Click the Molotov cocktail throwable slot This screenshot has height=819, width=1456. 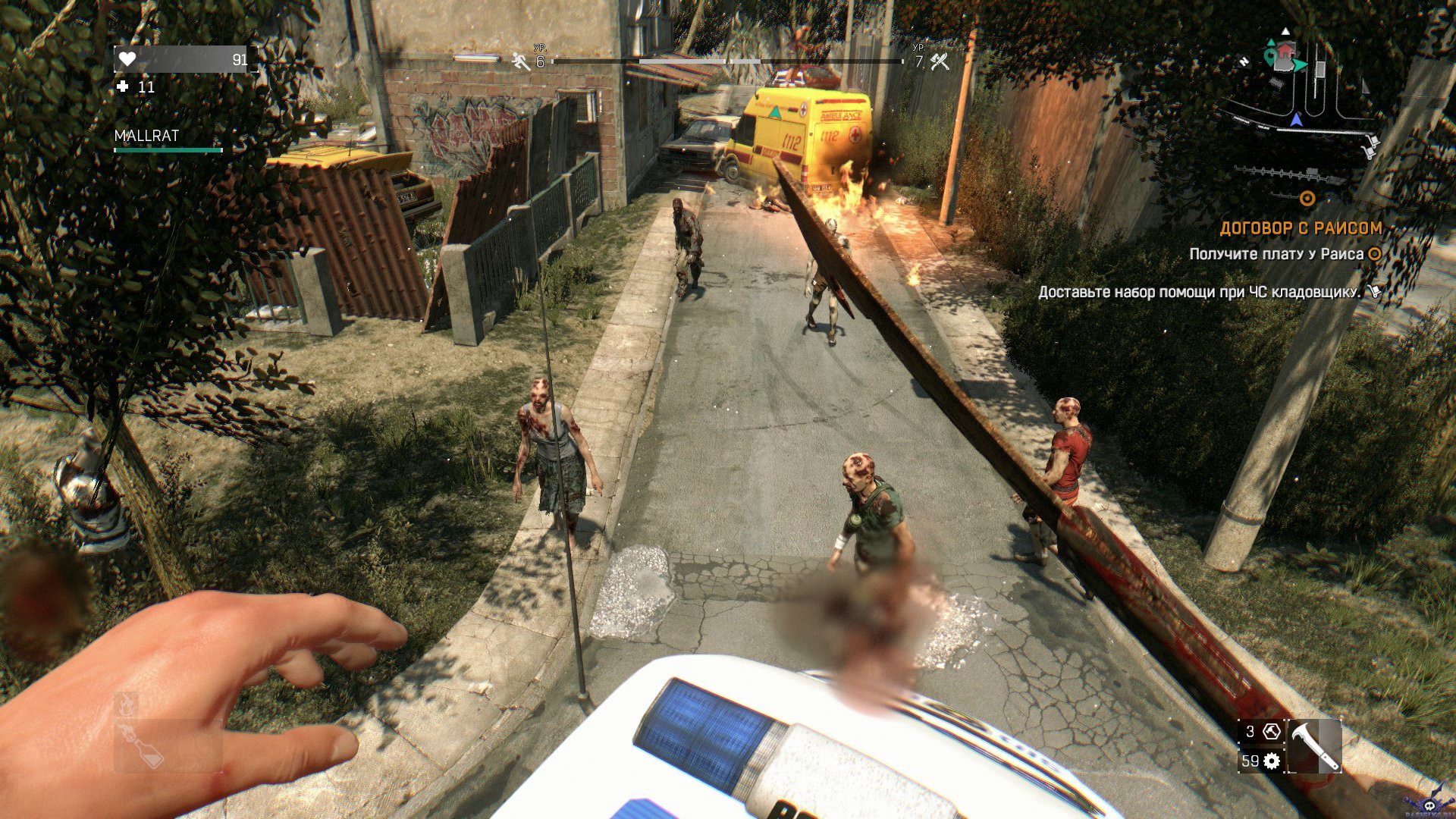pyautogui.click(x=144, y=746)
